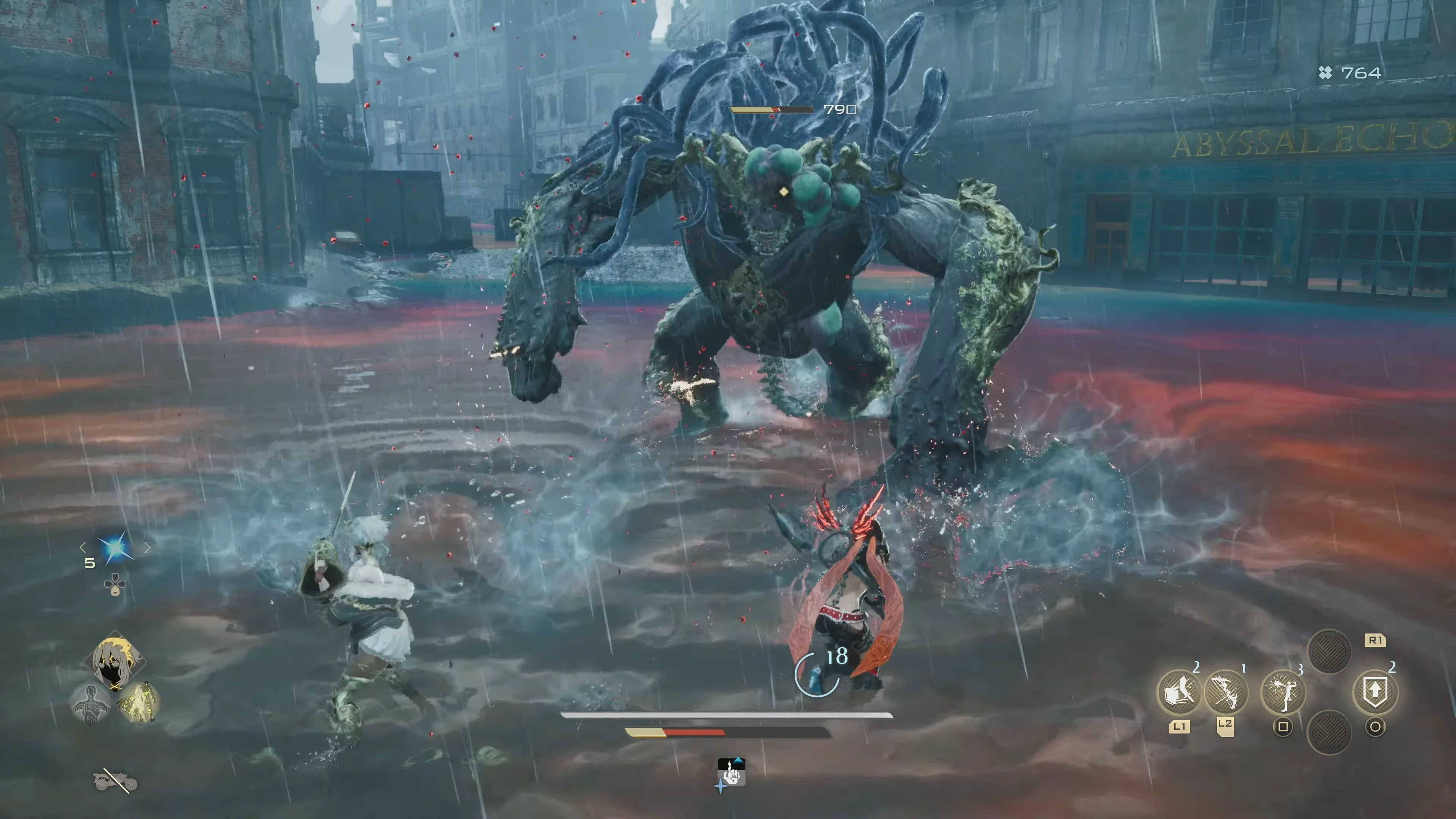Choose the glowing golden figure form
Screen dimensions: 1456x819
(x=138, y=703)
